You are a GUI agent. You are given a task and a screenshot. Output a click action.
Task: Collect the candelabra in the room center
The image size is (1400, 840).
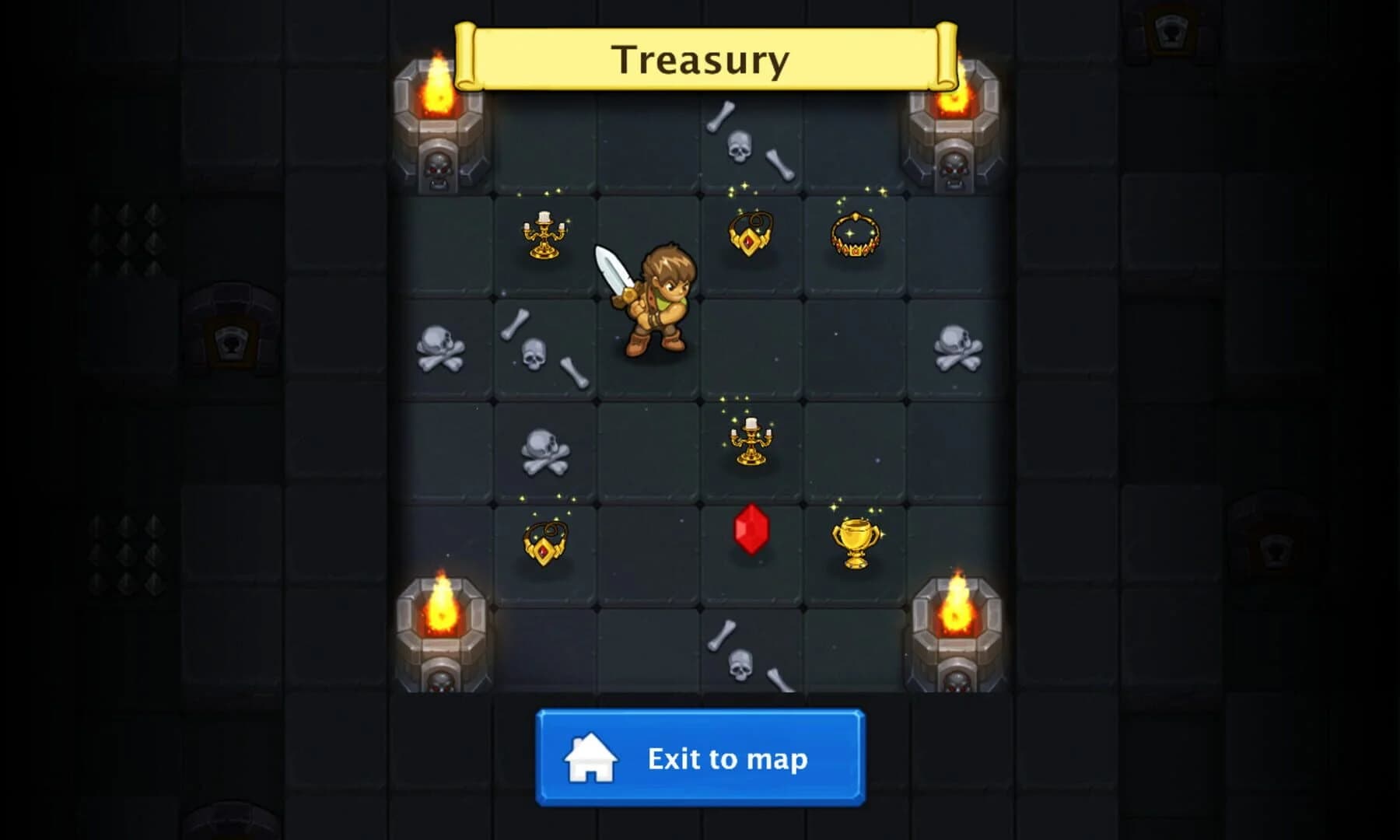coord(751,443)
